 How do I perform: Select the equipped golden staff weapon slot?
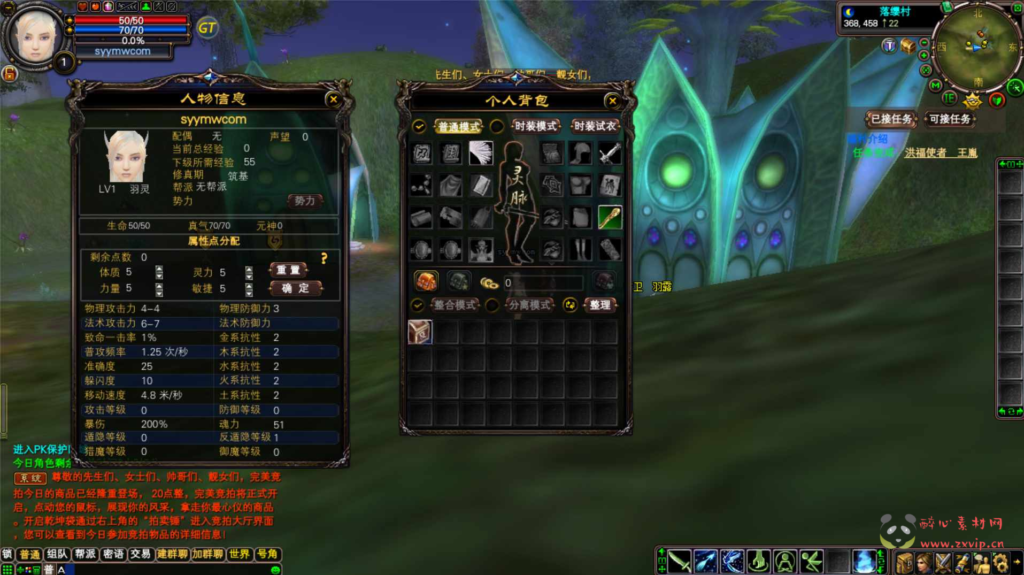click(x=610, y=217)
